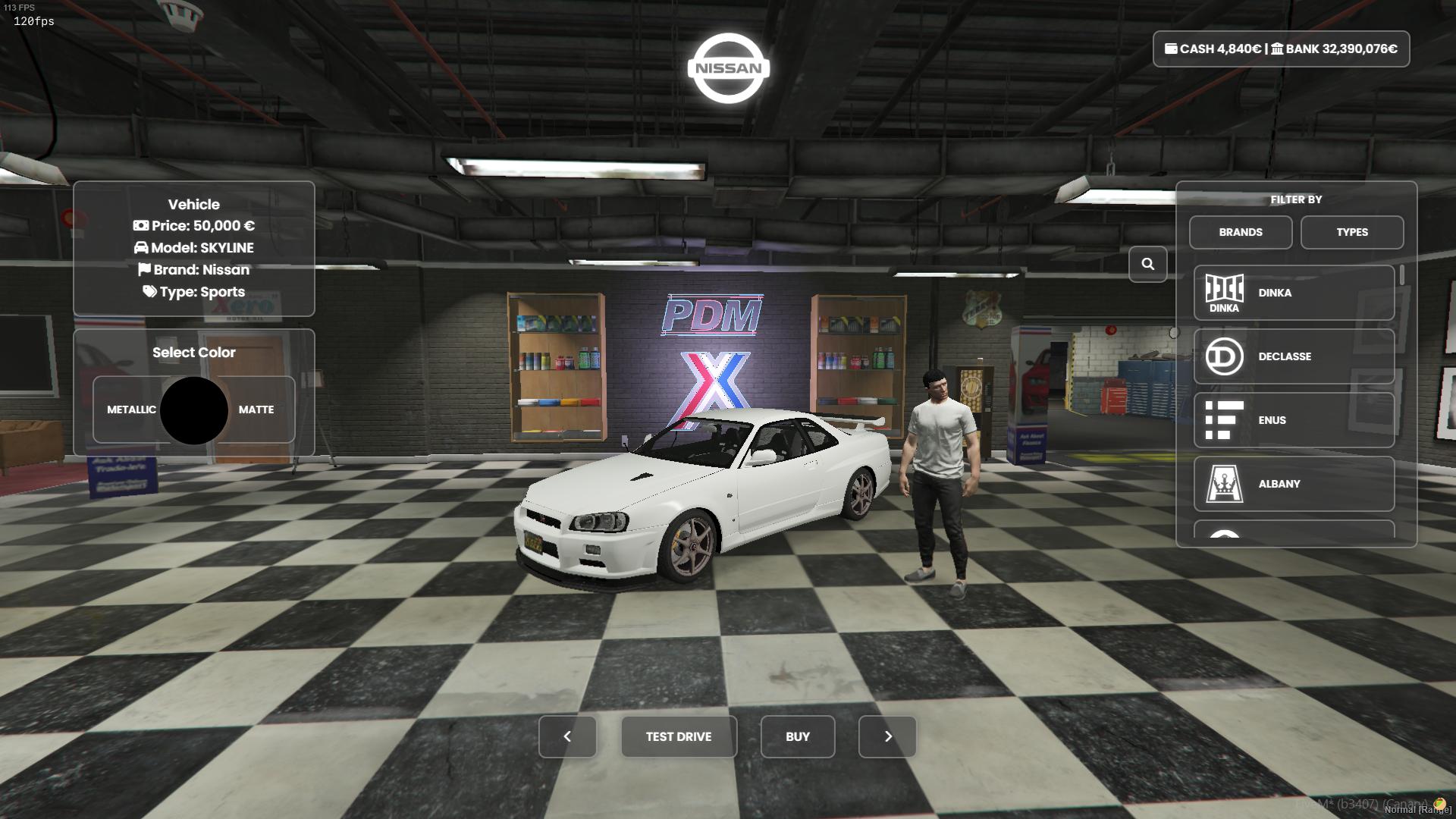The image size is (1456, 819).
Task: Start a test drive
Action: point(678,736)
